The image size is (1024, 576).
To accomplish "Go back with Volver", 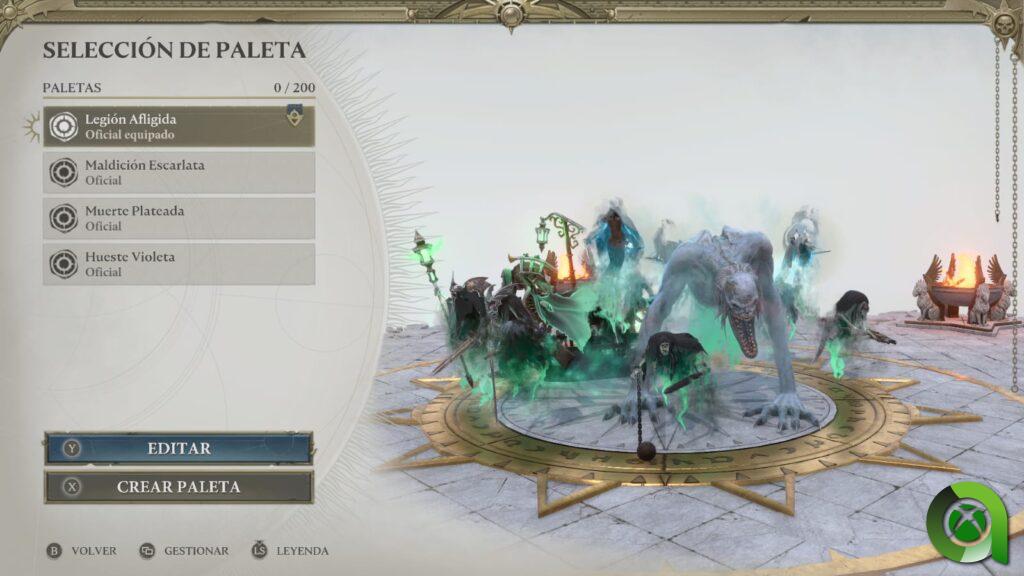I will tap(82, 551).
